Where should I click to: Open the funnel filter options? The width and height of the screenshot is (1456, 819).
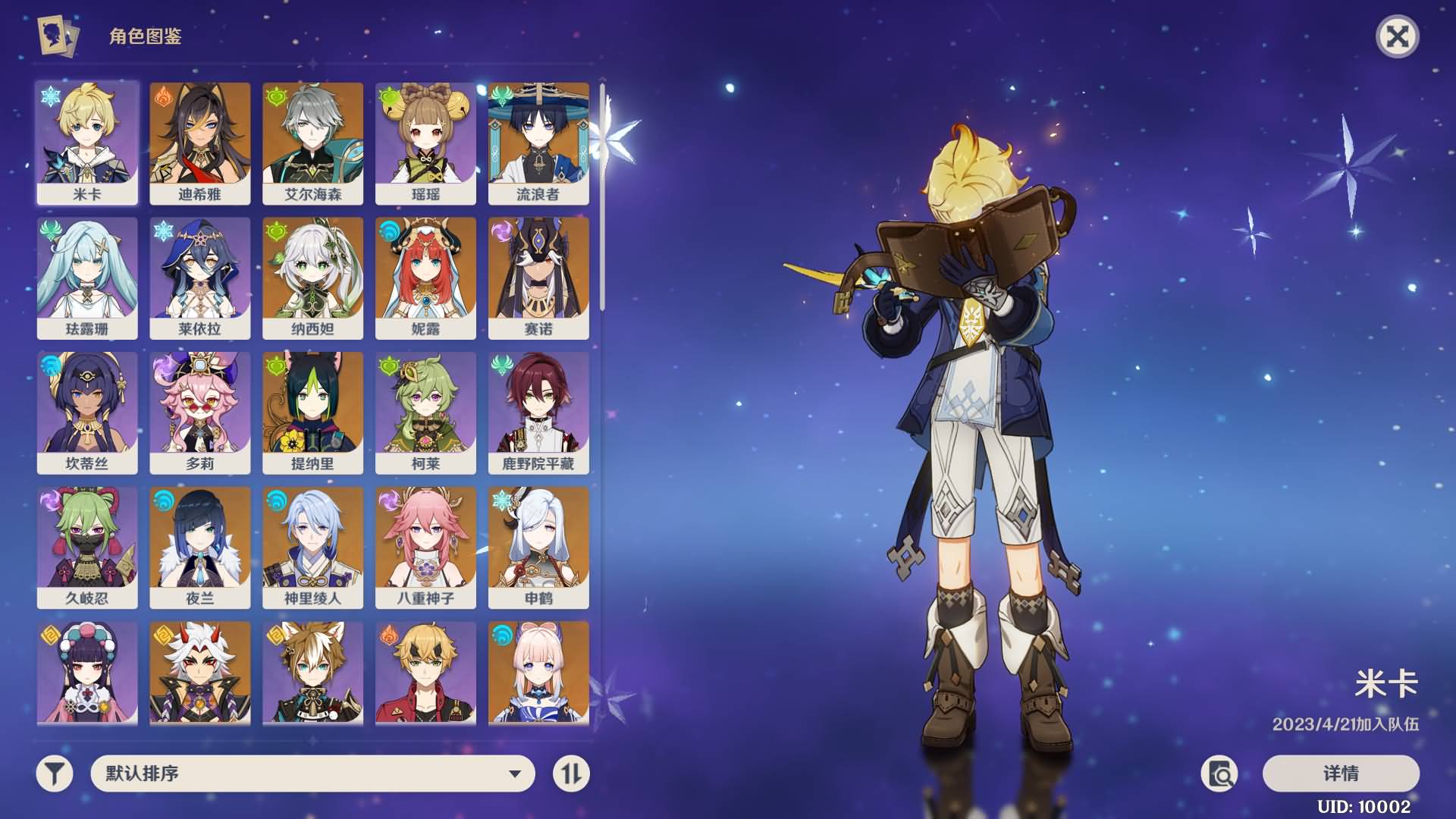[55, 773]
